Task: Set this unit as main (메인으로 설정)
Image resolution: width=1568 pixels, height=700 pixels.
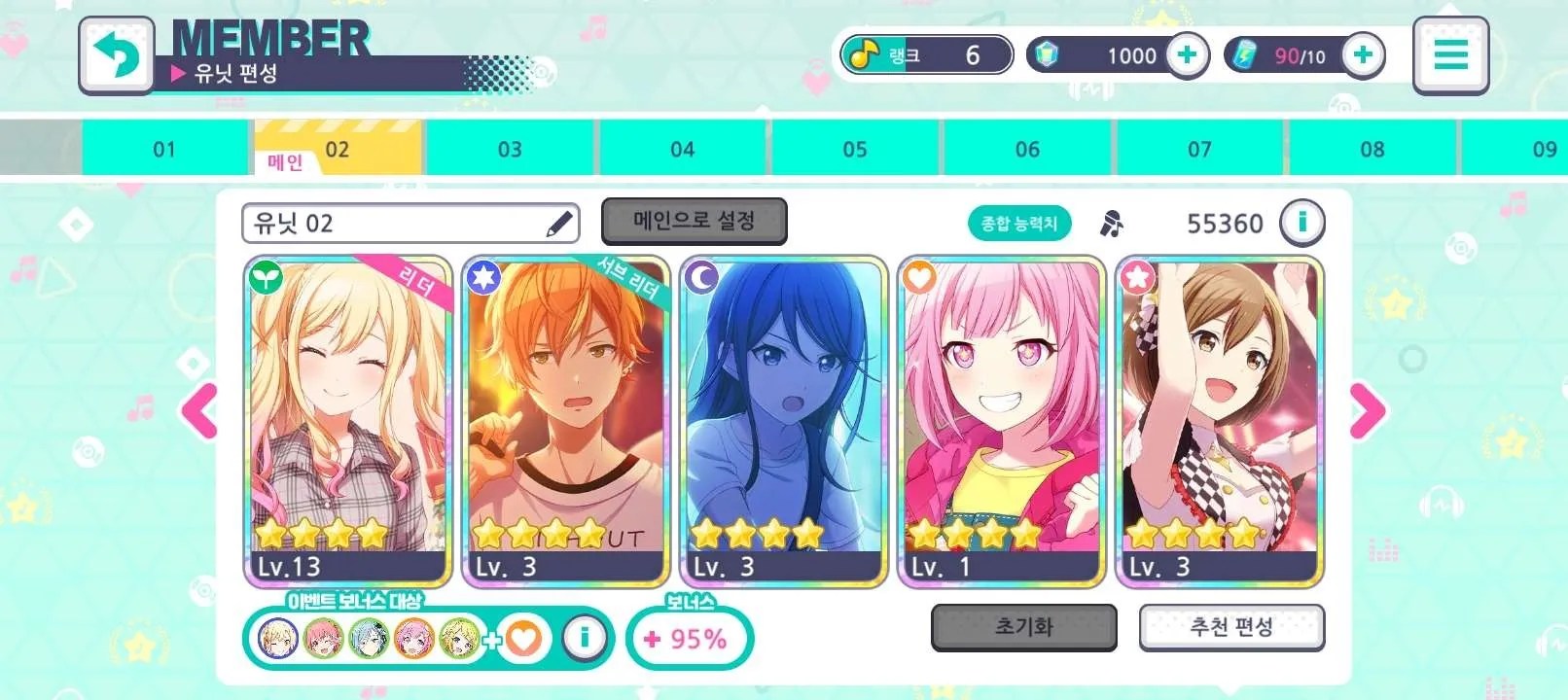Action: [694, 222]
